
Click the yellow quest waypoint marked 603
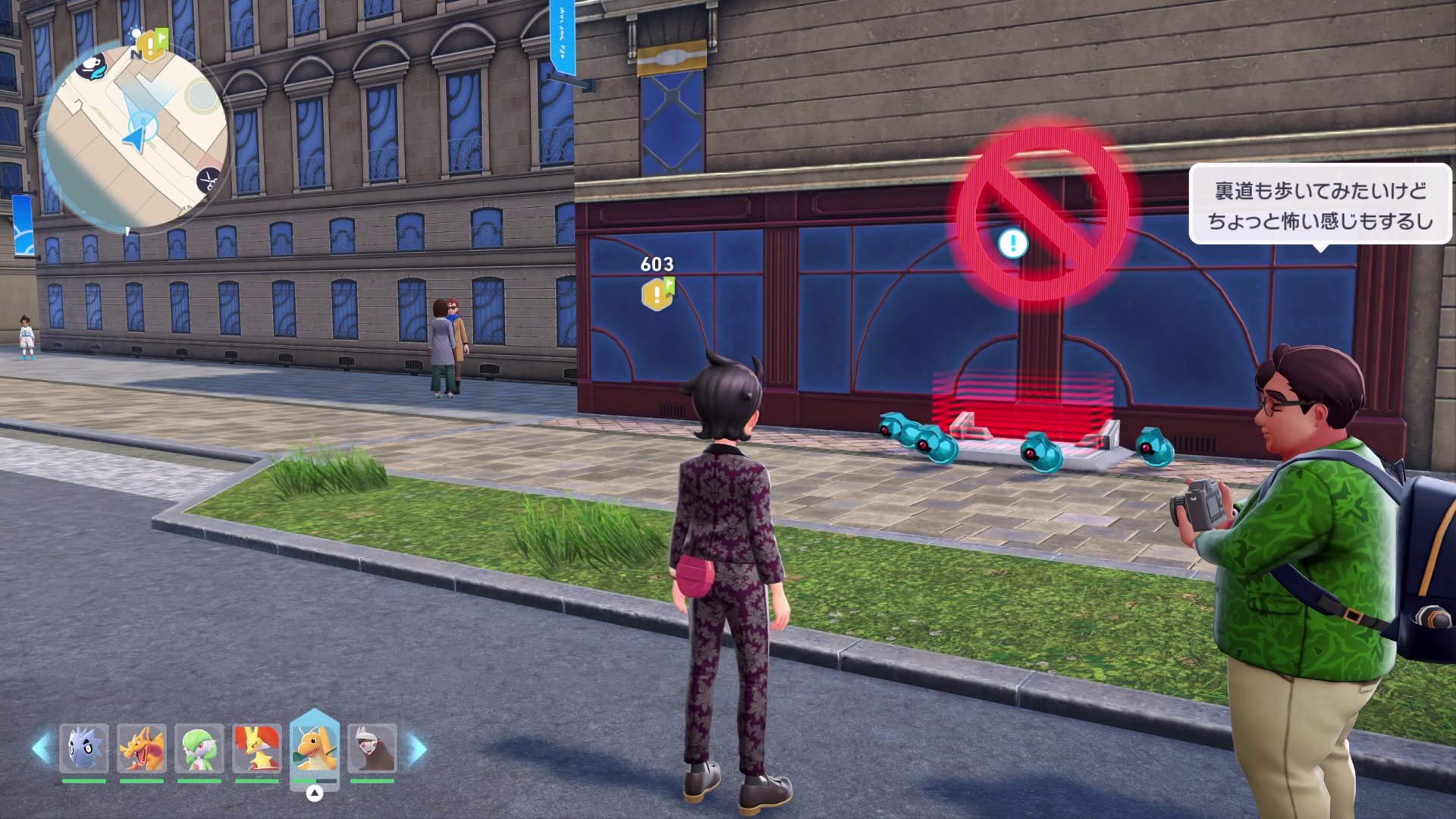pyautogui.click(x=657, y=293)
